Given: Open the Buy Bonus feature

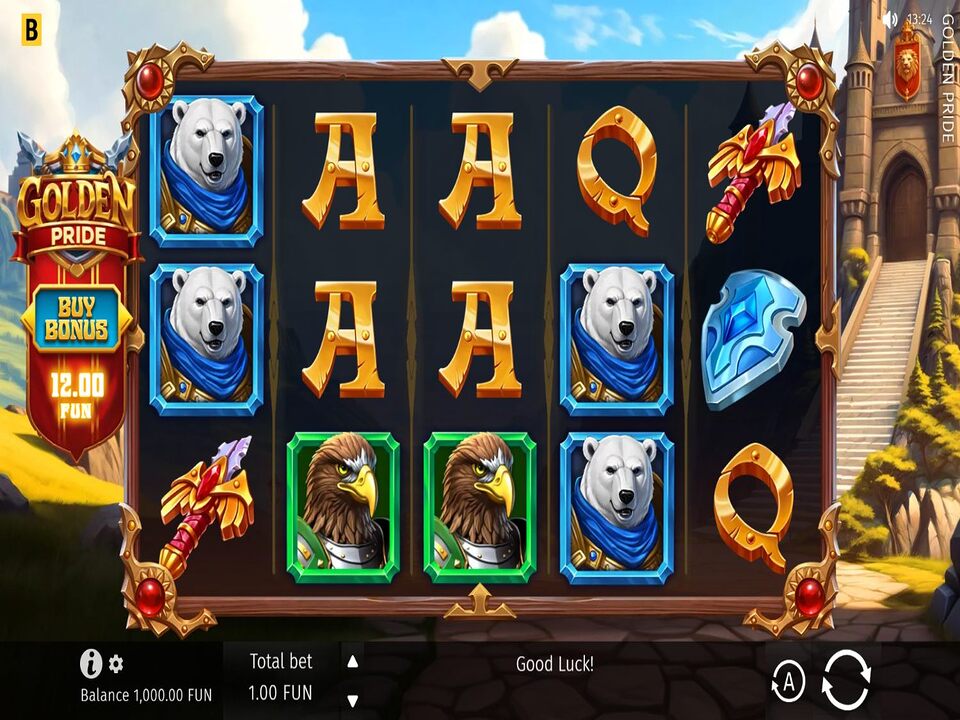Looking at the screenshot, I should [76, 320].
